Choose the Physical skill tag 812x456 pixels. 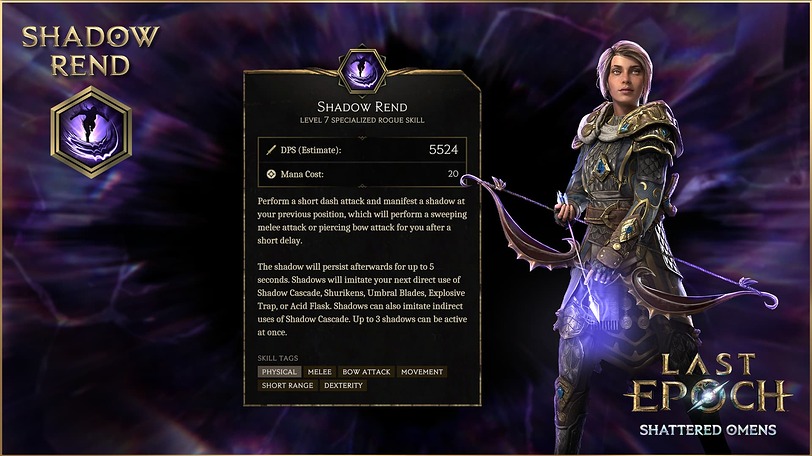(279, 372)
